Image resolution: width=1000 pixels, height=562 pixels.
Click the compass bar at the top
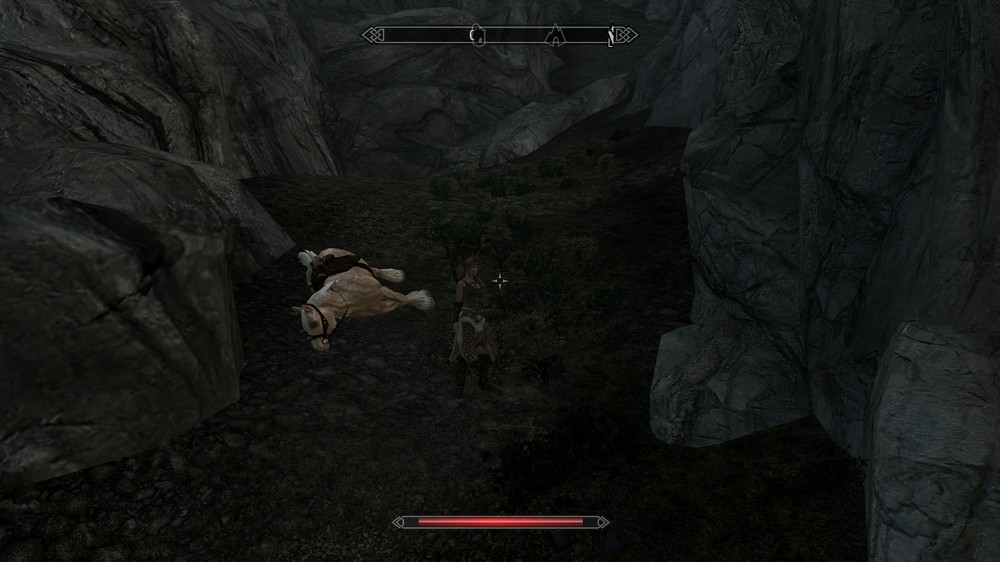500,36
